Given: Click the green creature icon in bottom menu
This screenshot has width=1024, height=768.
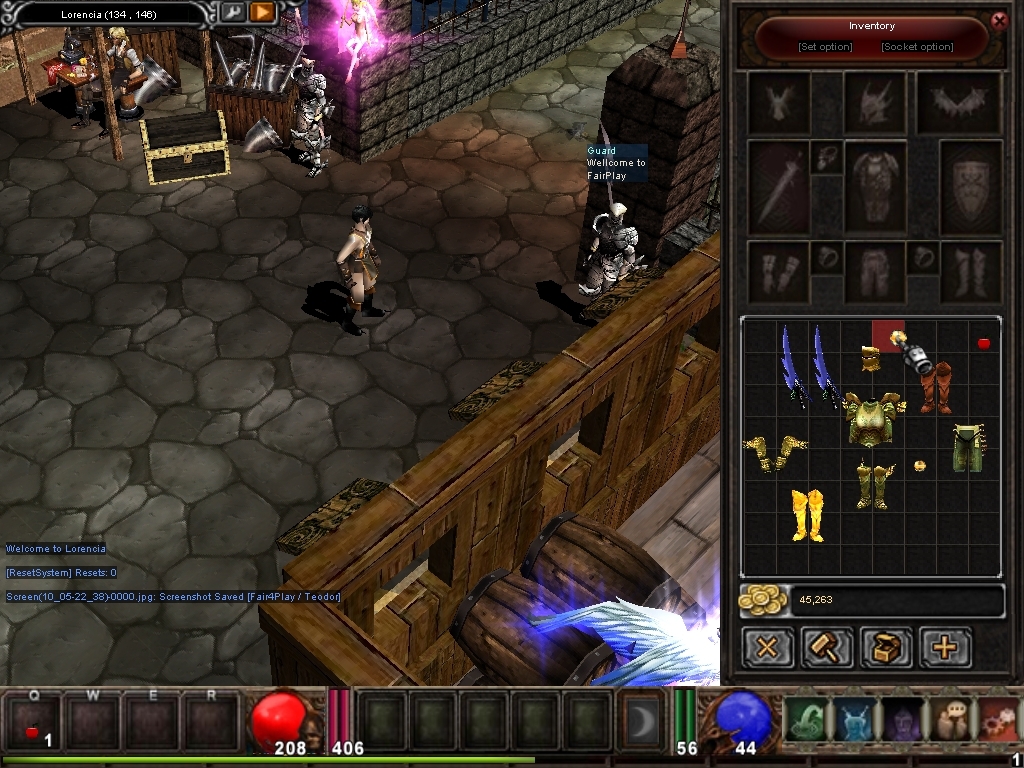Looking at the screenshot, I should point(805,720).
